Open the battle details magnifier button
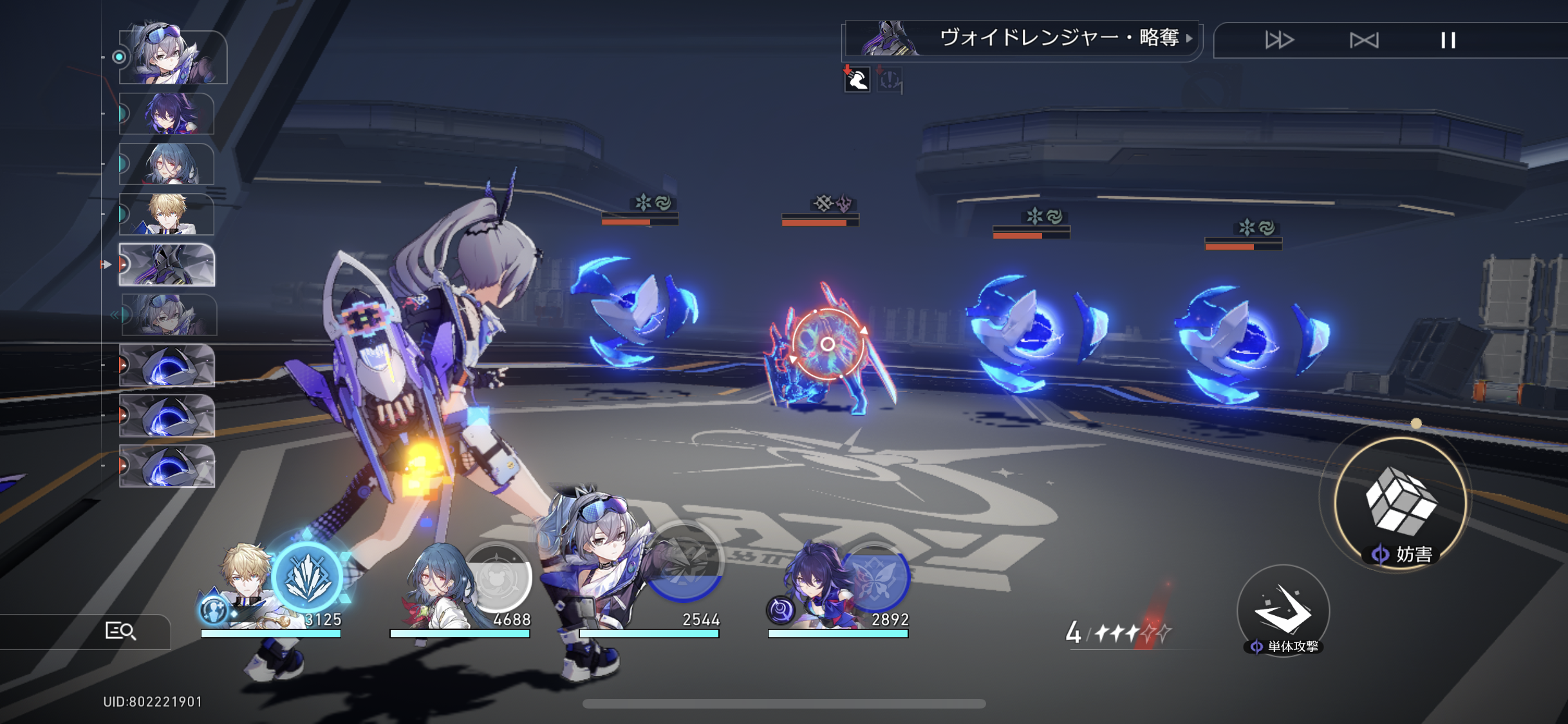Screen dimensions: 1568x724 point(120,631)
